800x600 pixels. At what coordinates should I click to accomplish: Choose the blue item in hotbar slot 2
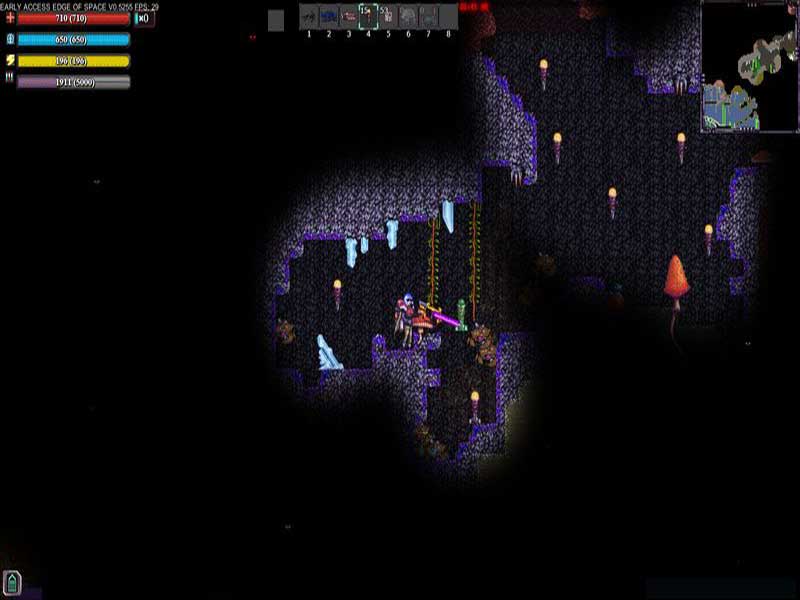pyautogui.click(x=329, y=16)
